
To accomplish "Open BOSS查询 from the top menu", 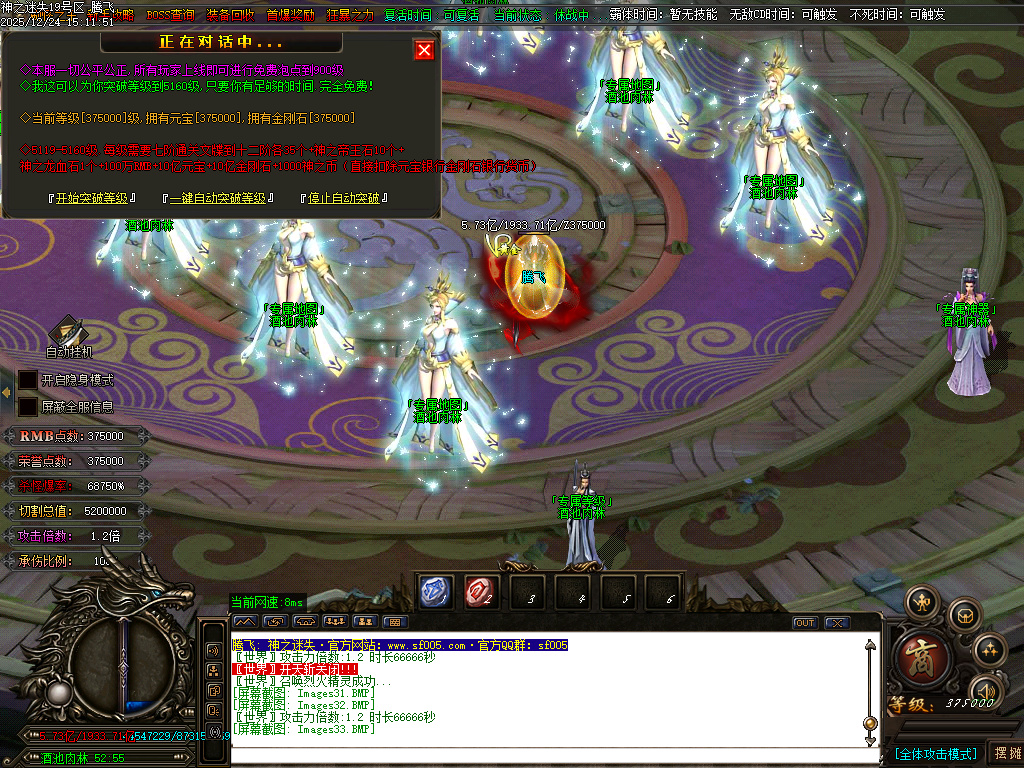I will click(x=170, y=16).
